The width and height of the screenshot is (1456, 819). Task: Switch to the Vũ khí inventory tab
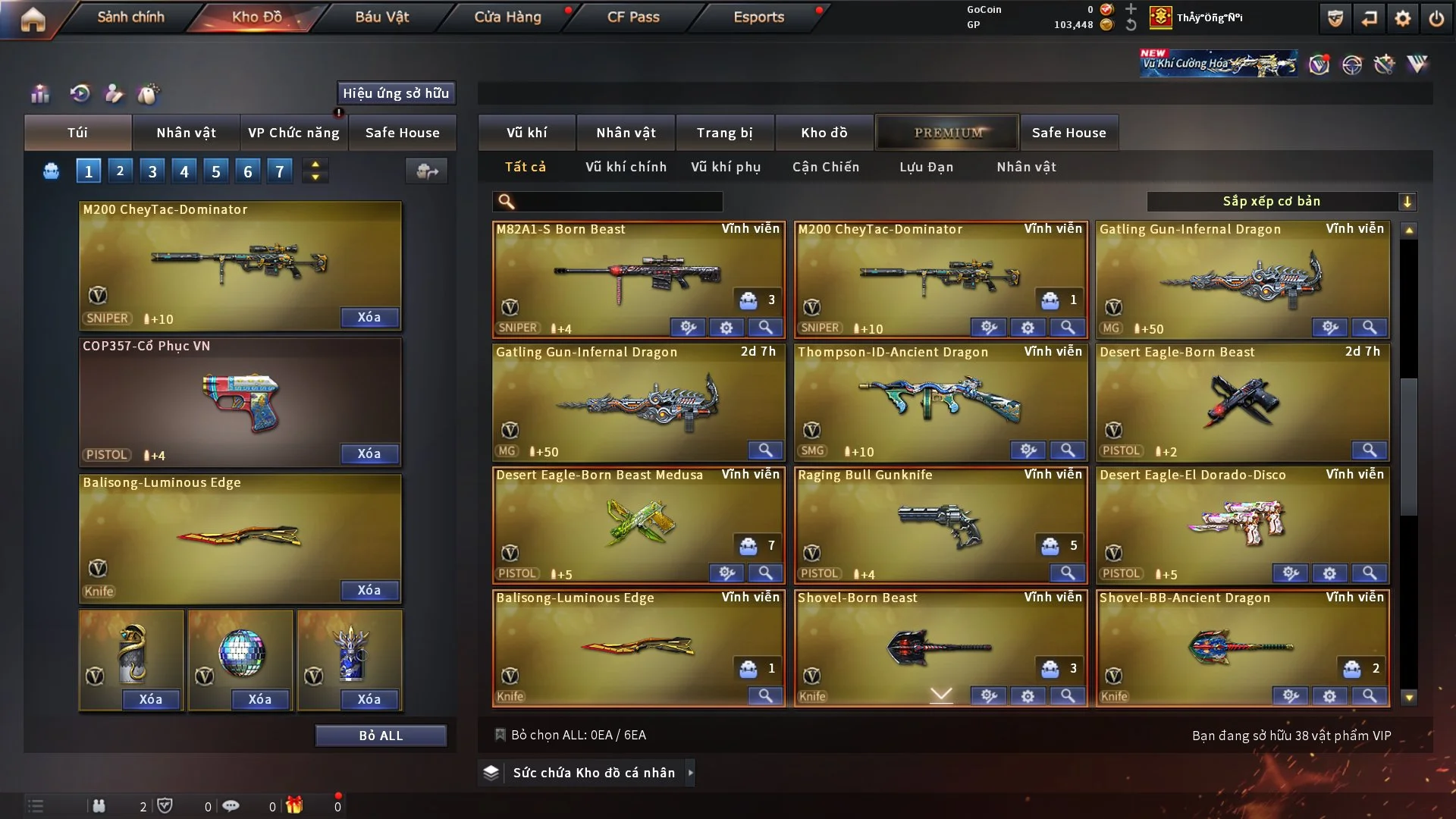pyautogui.click(x=526, y=133)
